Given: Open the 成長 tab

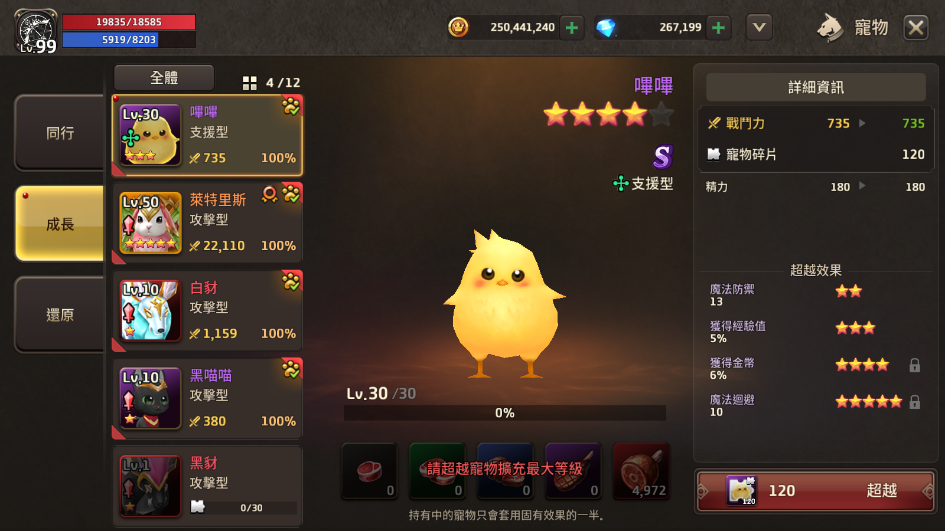Looking at the screenshot, I should coord(59,224).
